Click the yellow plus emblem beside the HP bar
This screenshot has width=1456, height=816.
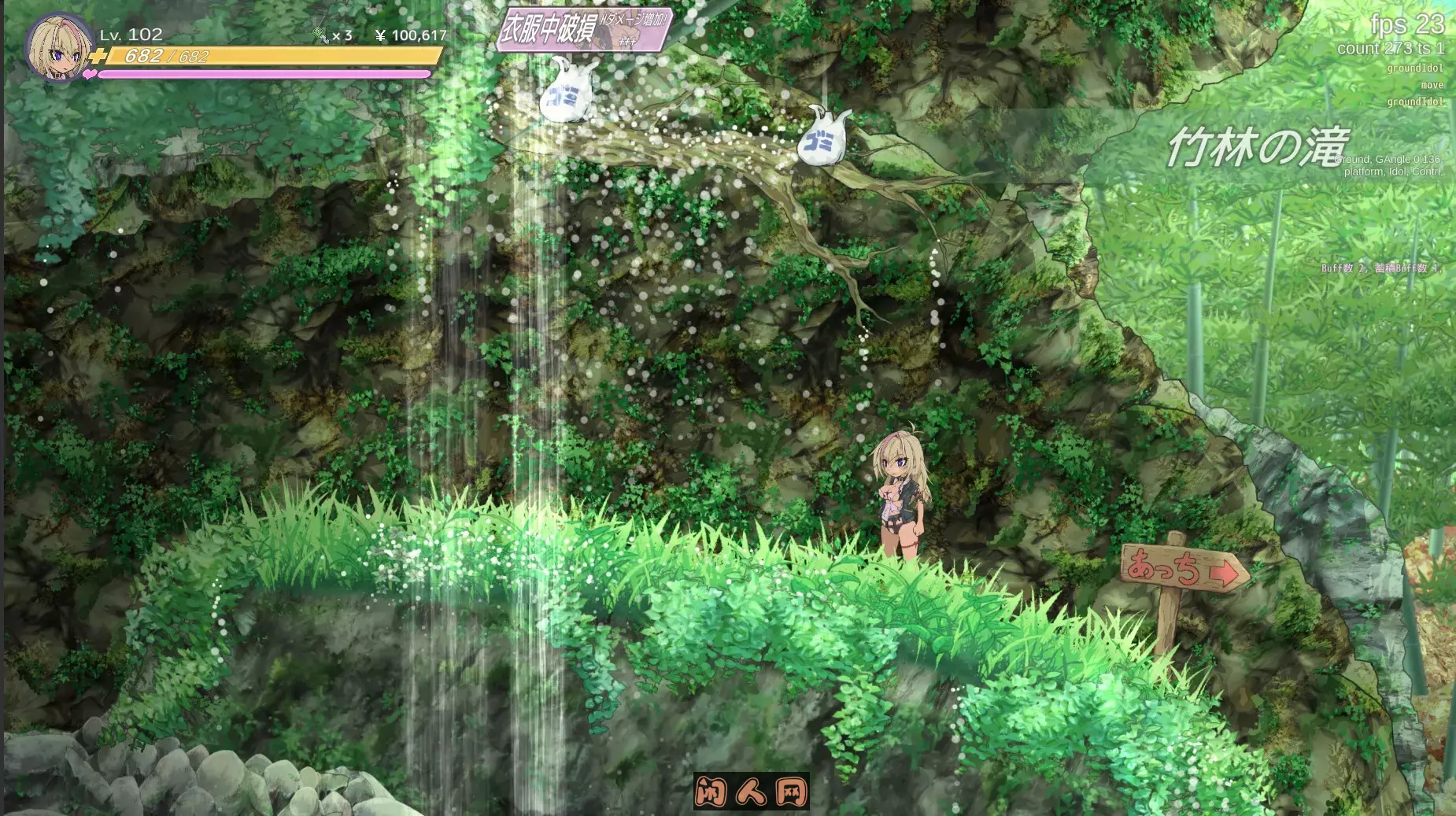[x=98, y=56]
